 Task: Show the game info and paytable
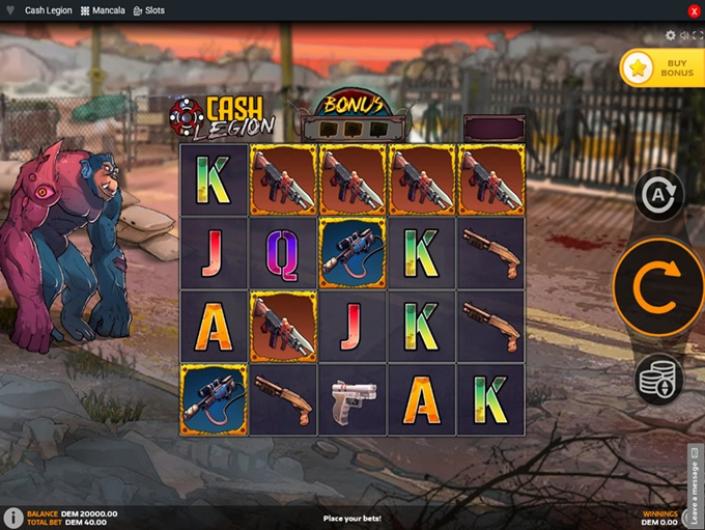click(x=13, y=517)
